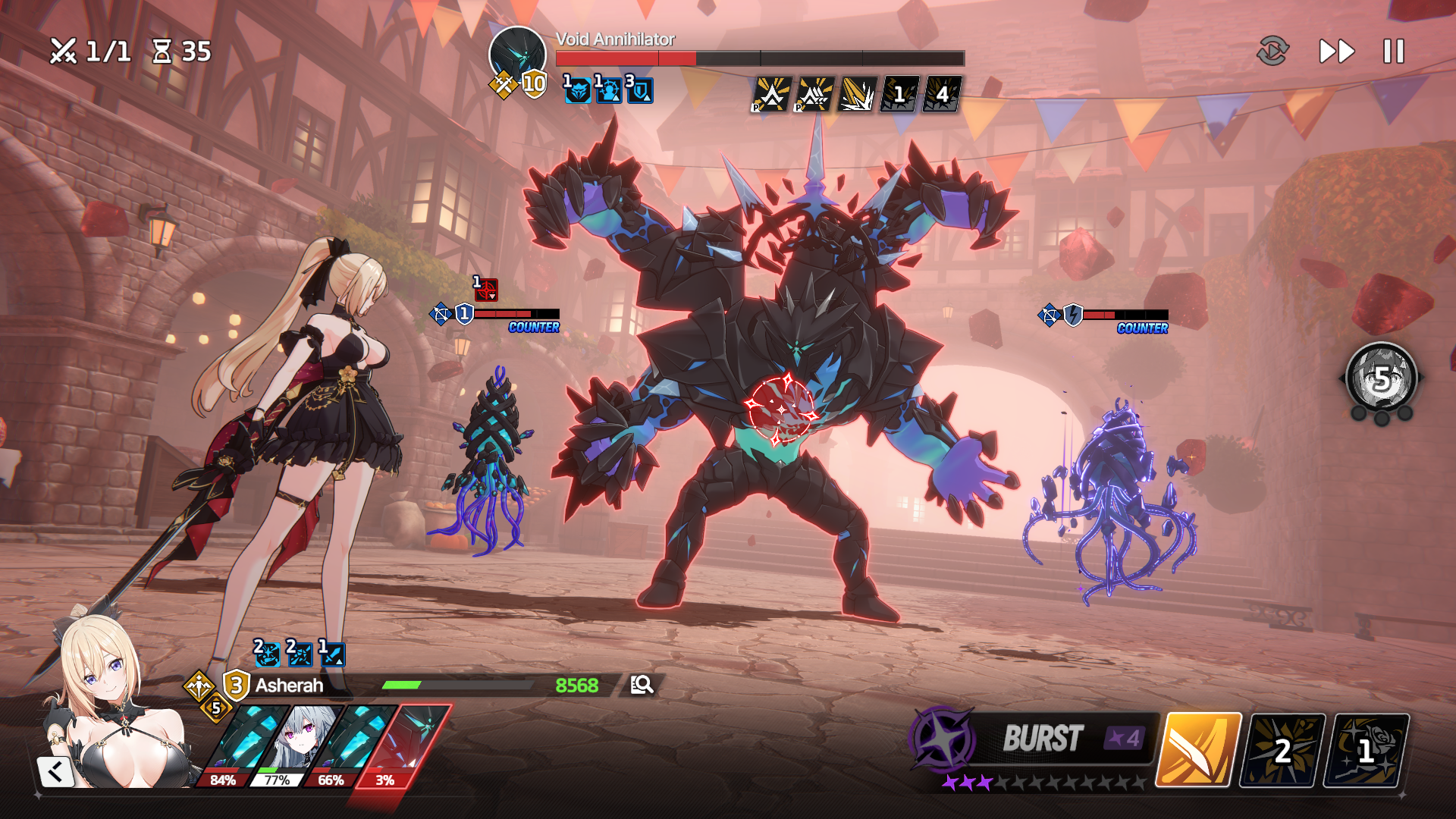Inspect the red debuff icon on the left minion

point(486,289)
